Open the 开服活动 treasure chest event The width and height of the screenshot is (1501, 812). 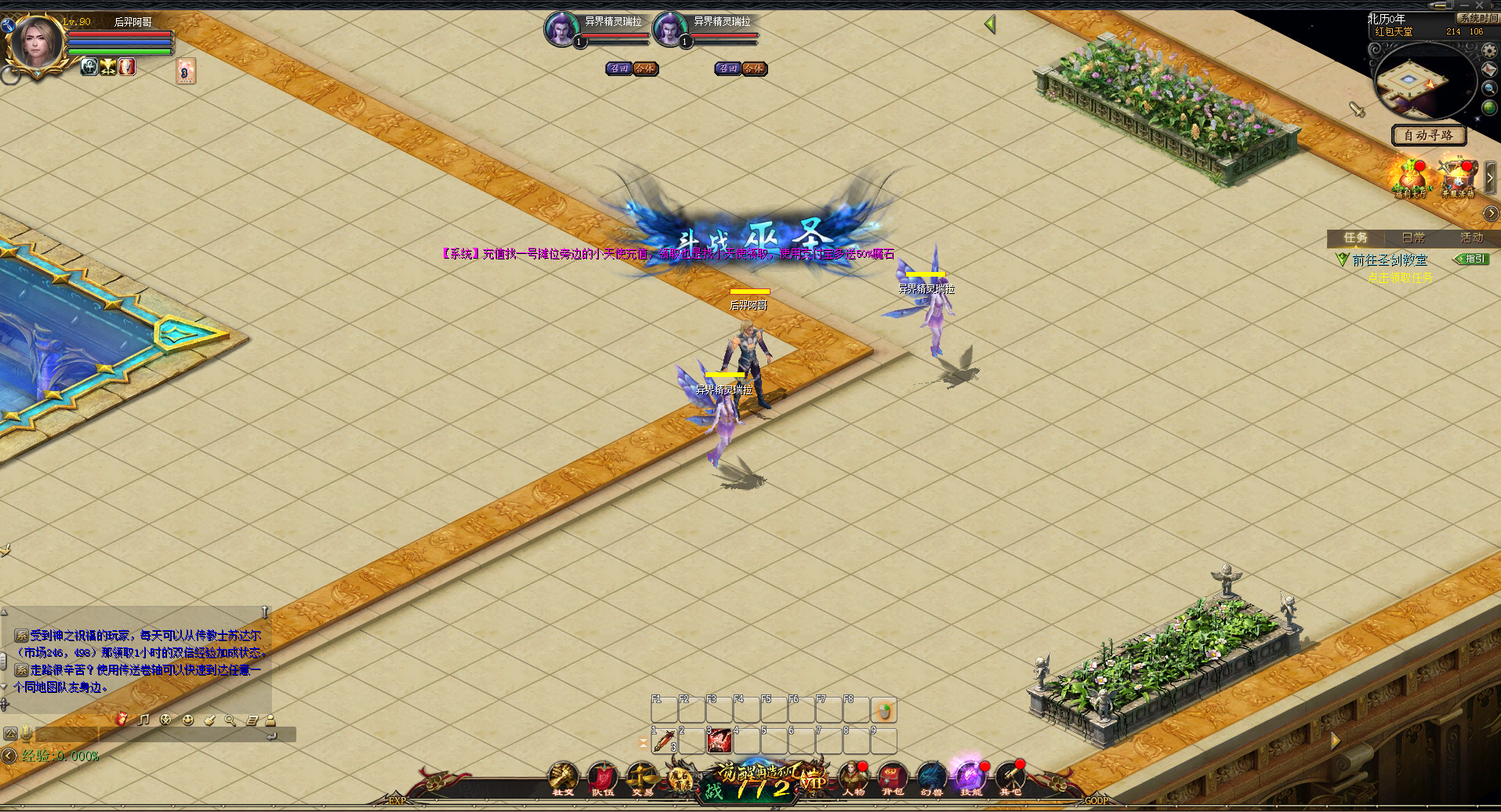pyautogui.click(x=1458, y=178)
